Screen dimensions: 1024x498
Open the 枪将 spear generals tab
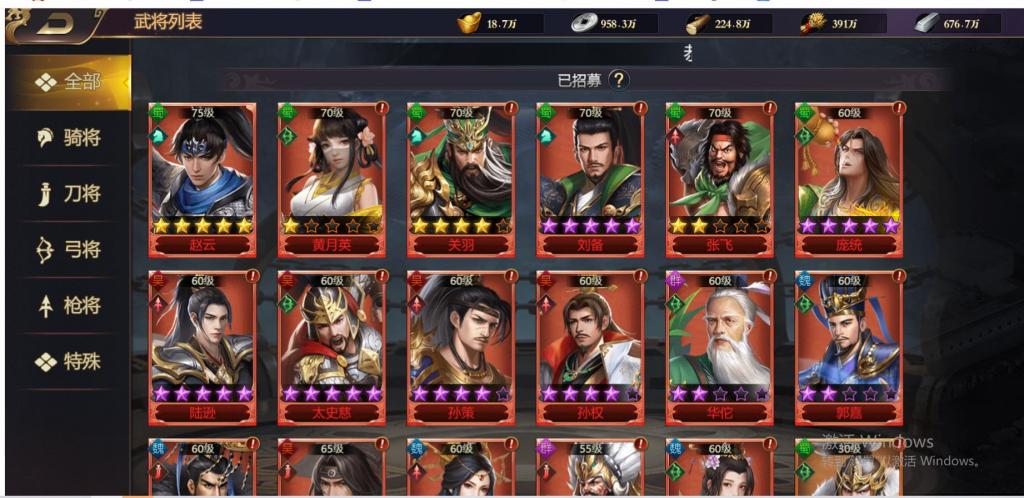click(69, 306)
